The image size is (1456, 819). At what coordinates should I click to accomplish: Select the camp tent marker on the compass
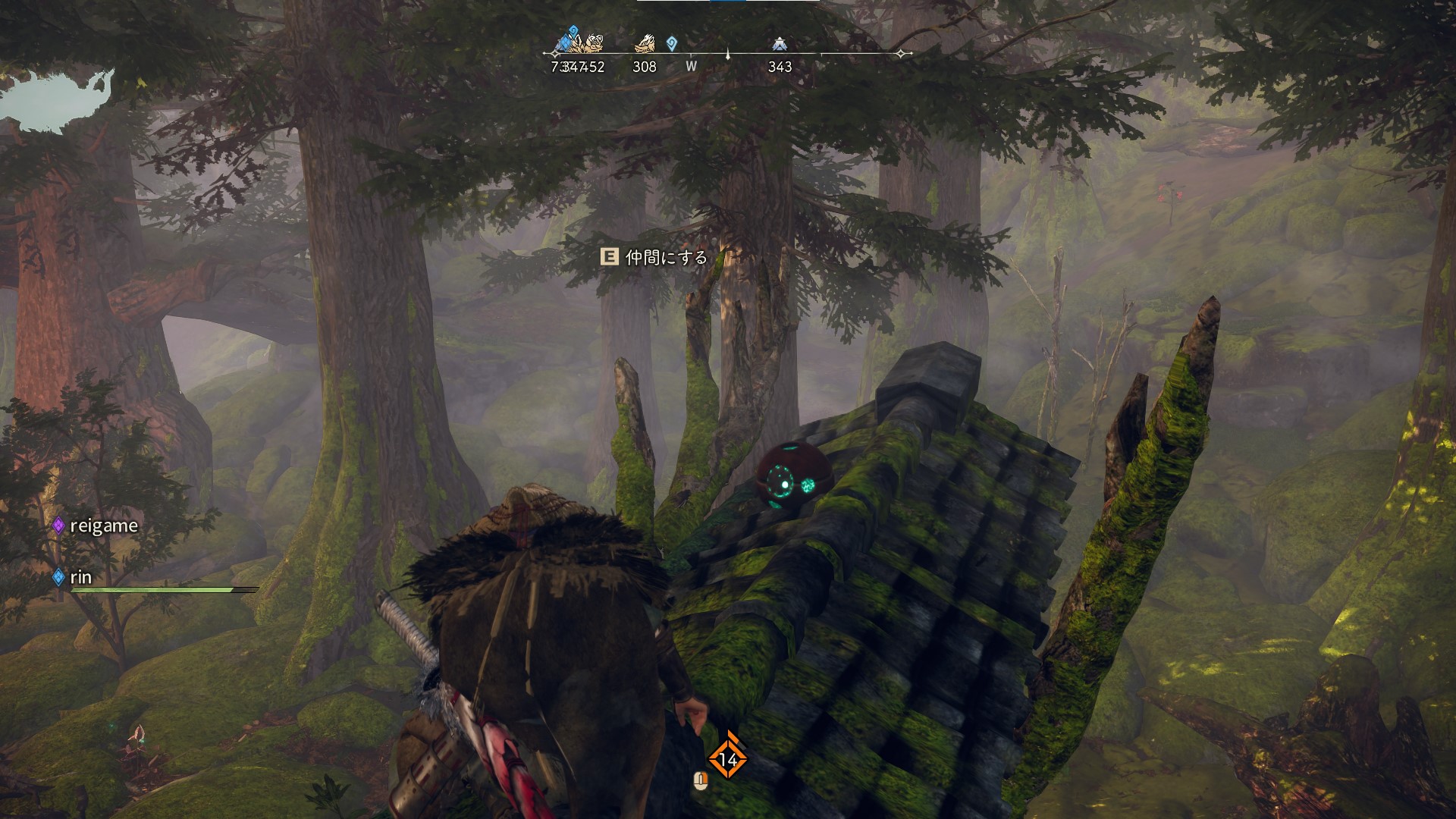tap(779, 44)
